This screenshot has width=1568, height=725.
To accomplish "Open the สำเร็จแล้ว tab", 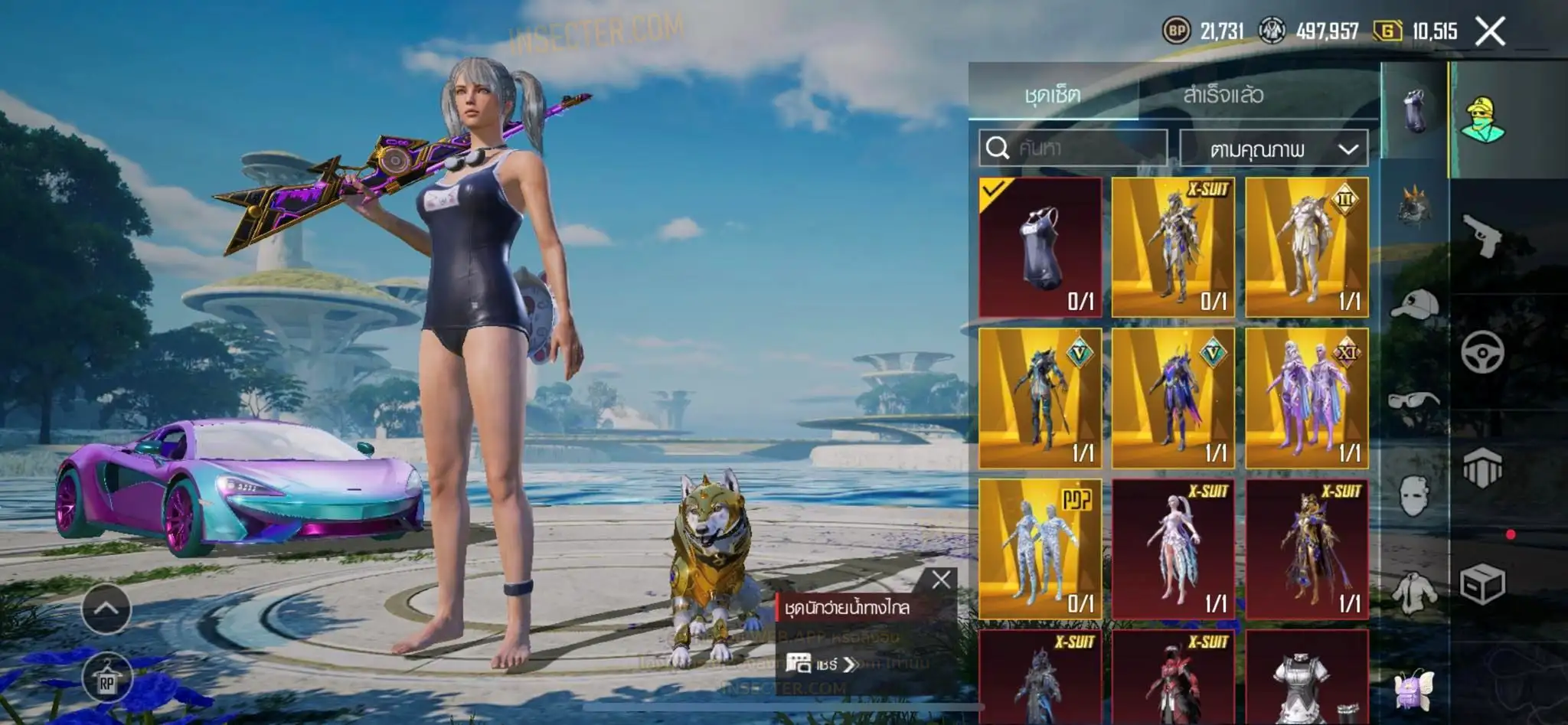I will [x=1223, y=95].
